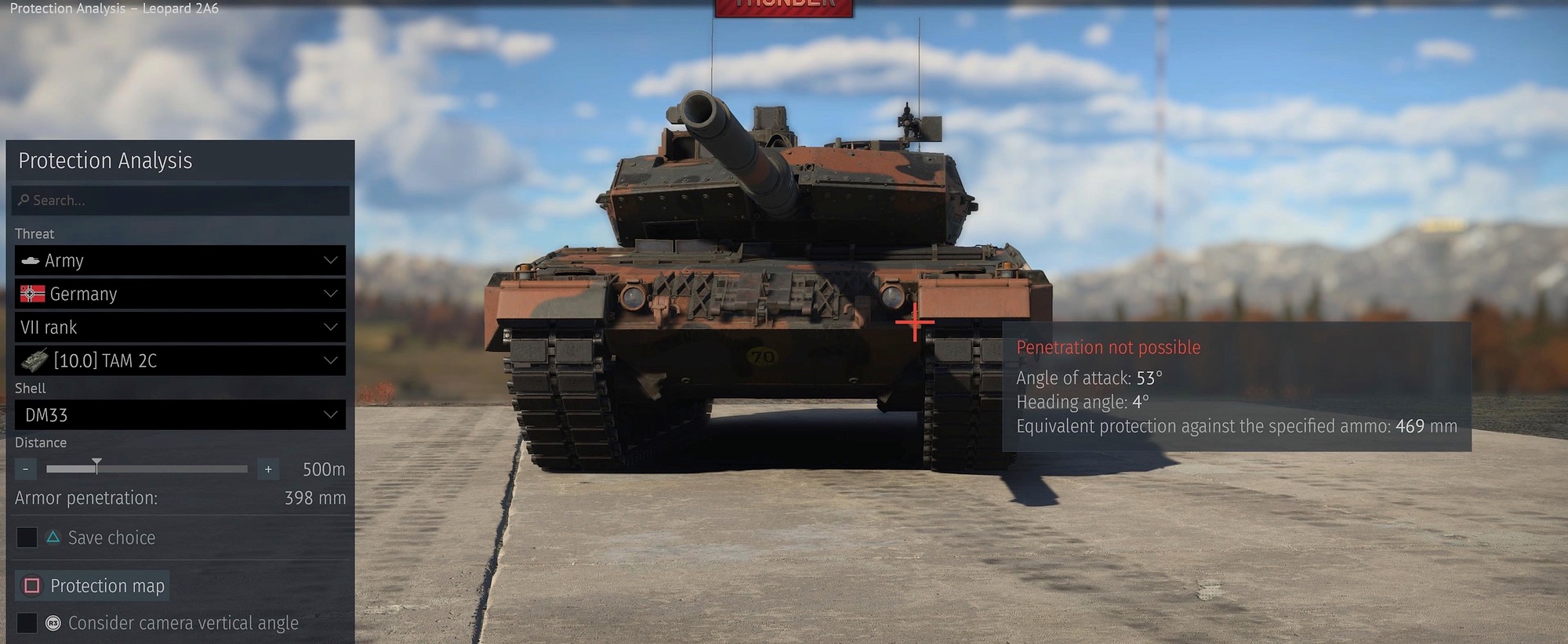The height and width of the screenshot is (644, 1568).
Task: Click the tank silhouette icon beside Army
Action: tap(31, 260)
